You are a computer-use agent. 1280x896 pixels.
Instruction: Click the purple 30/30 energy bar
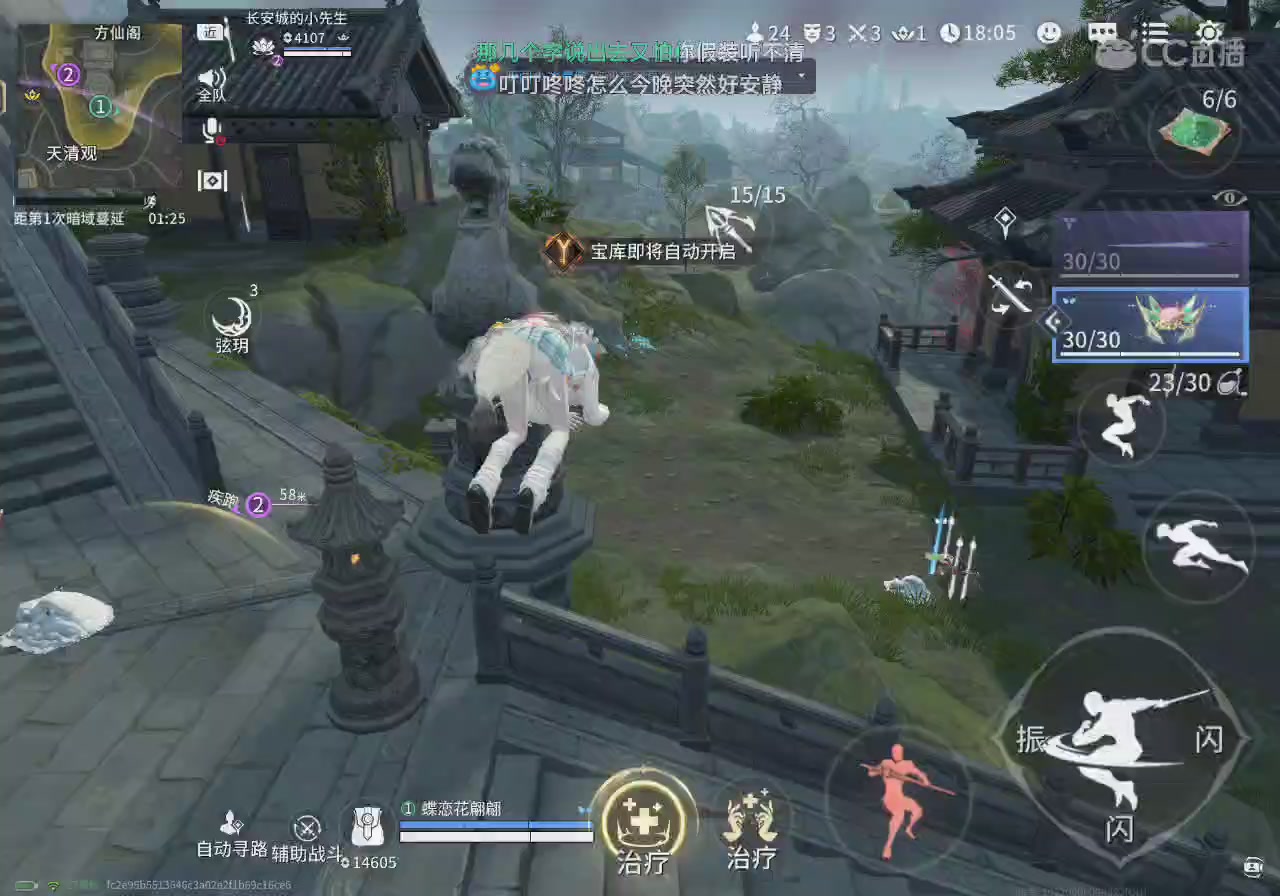pos(1148,262)
